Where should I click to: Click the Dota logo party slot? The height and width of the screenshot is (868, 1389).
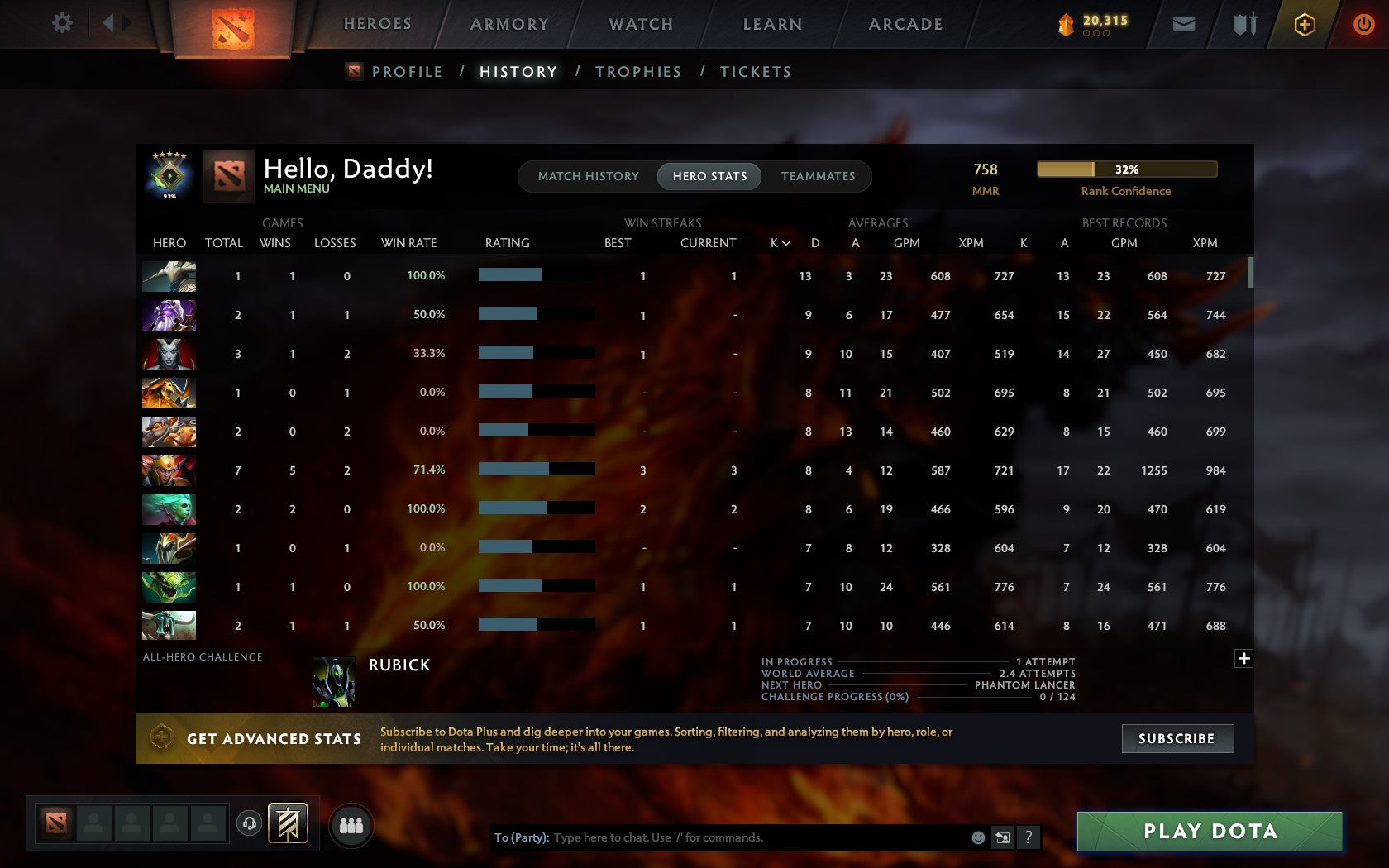tap(55, 823)
